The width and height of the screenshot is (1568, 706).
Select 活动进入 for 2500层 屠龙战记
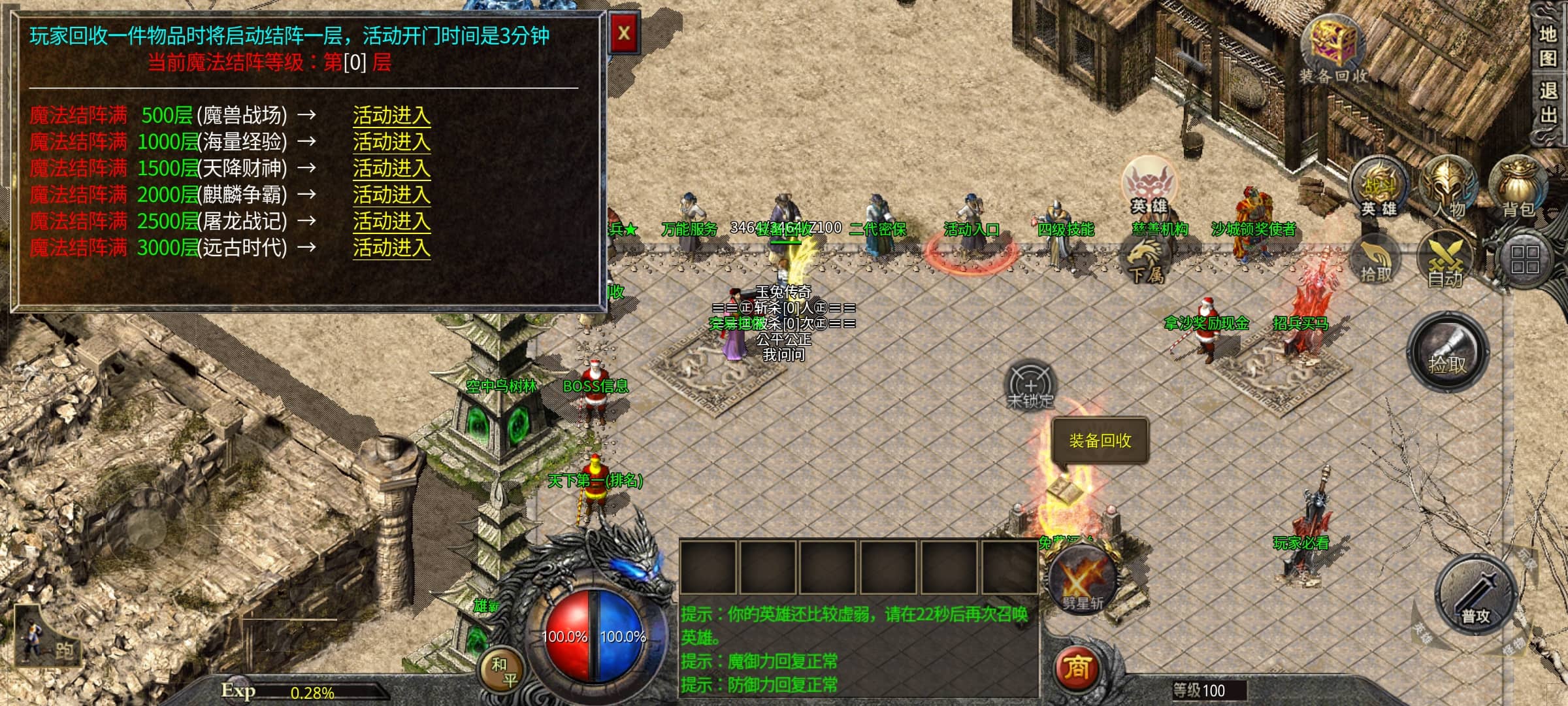click(391, 222)
